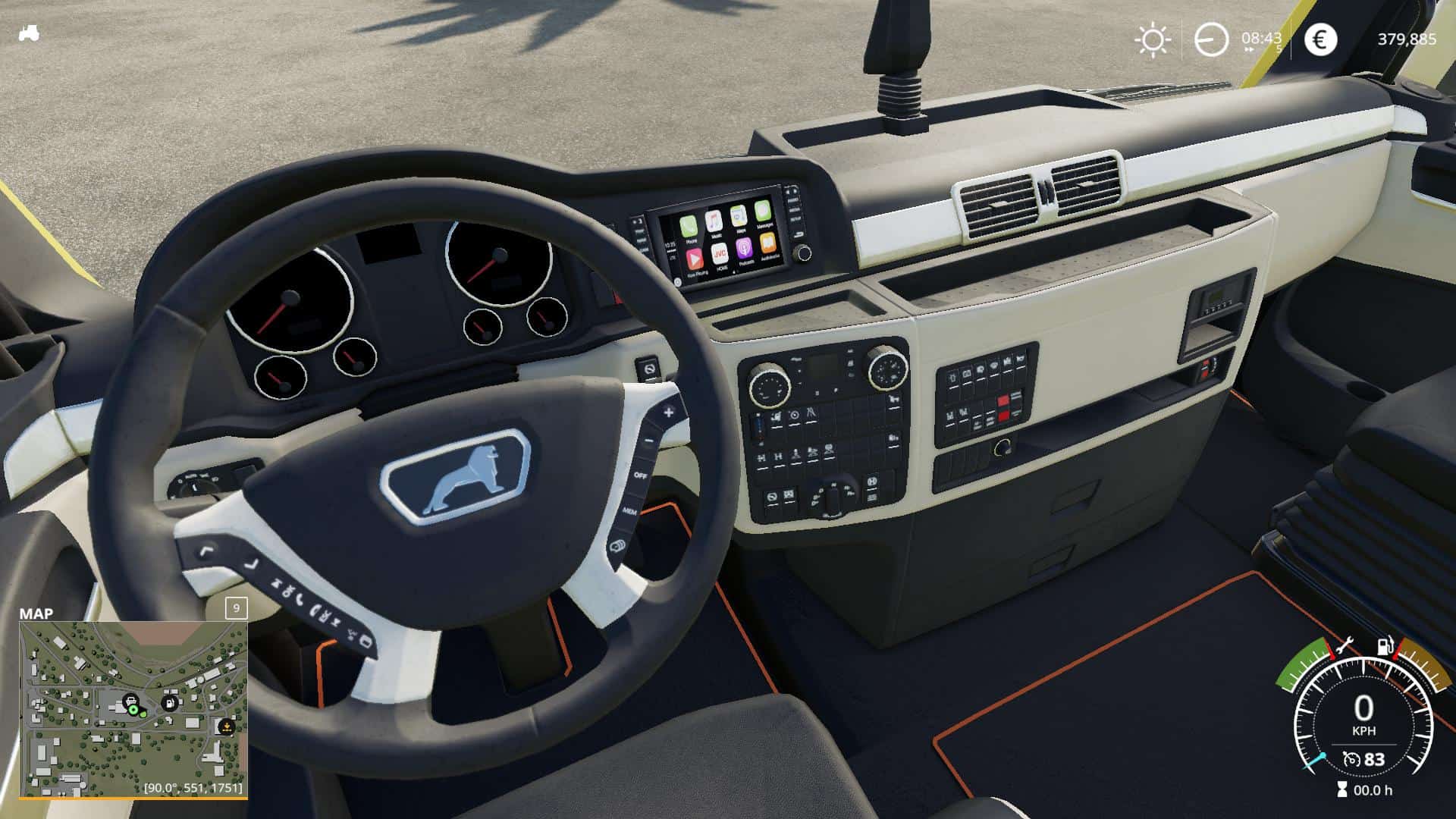
Task: Select the game clock icon
Action: [1211, 39]
